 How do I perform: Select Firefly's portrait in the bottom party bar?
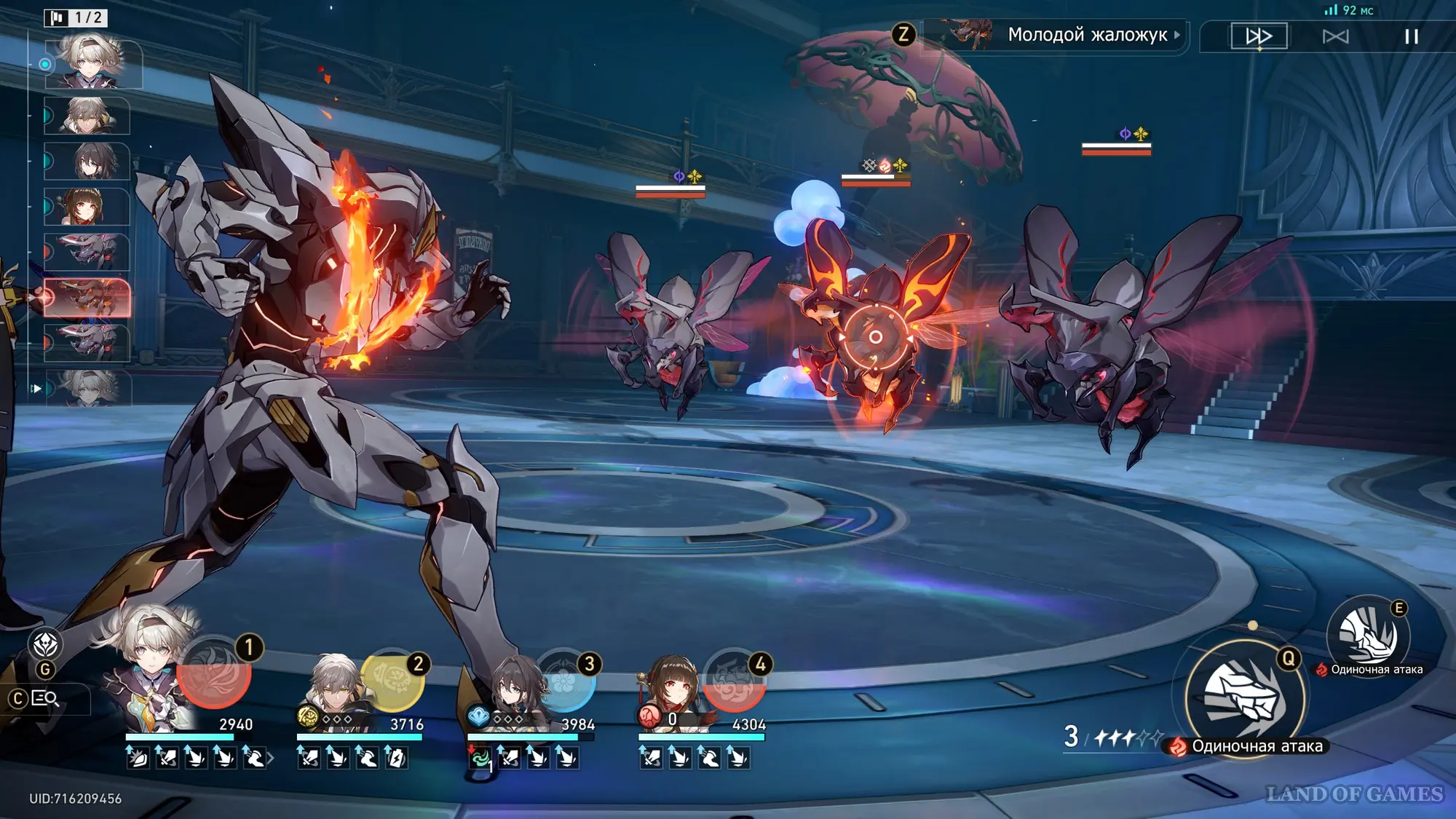[151, 670]
